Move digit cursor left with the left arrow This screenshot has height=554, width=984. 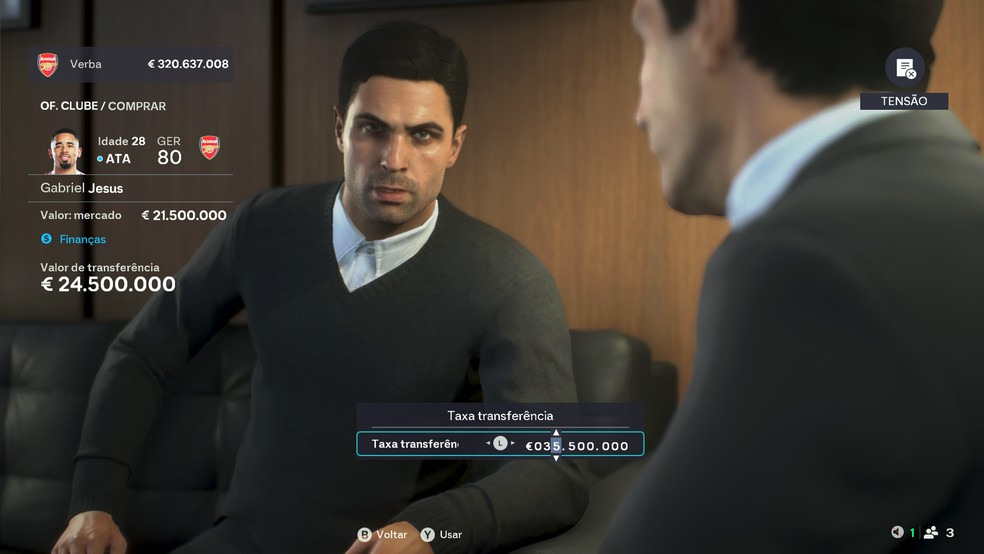(x=488, y=443)
